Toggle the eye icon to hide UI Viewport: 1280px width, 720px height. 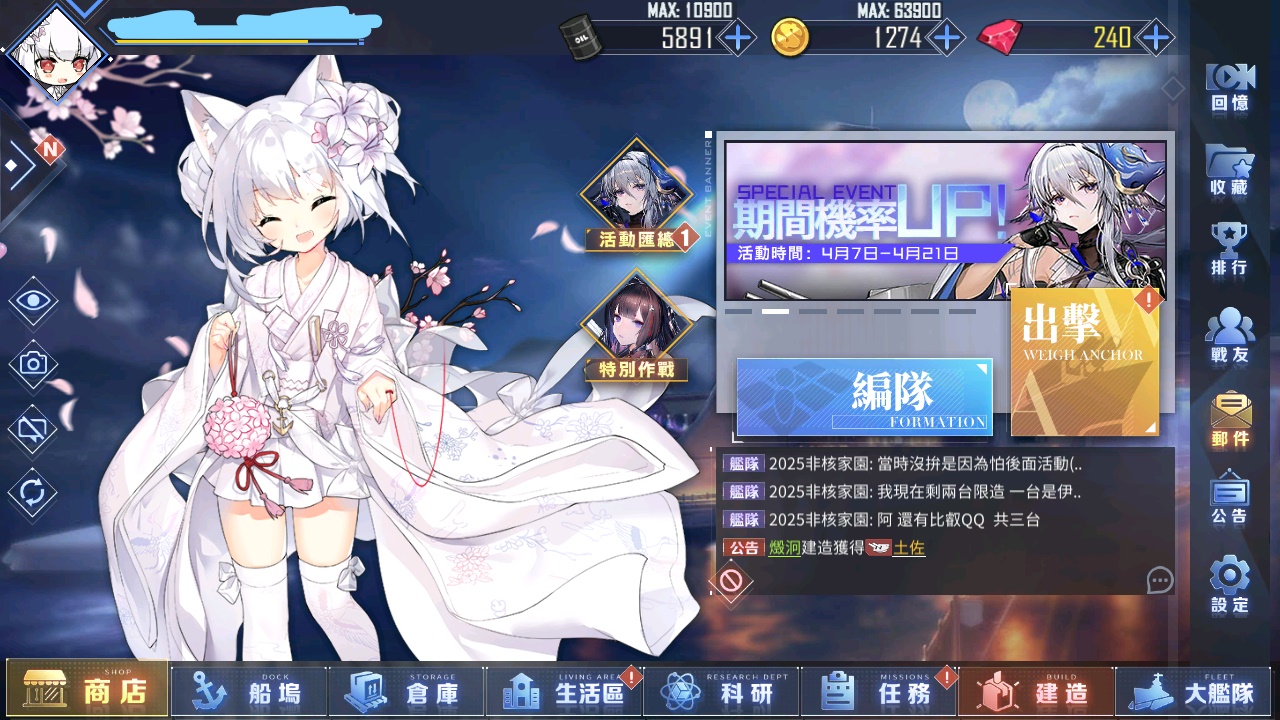(x=32, y=298)
